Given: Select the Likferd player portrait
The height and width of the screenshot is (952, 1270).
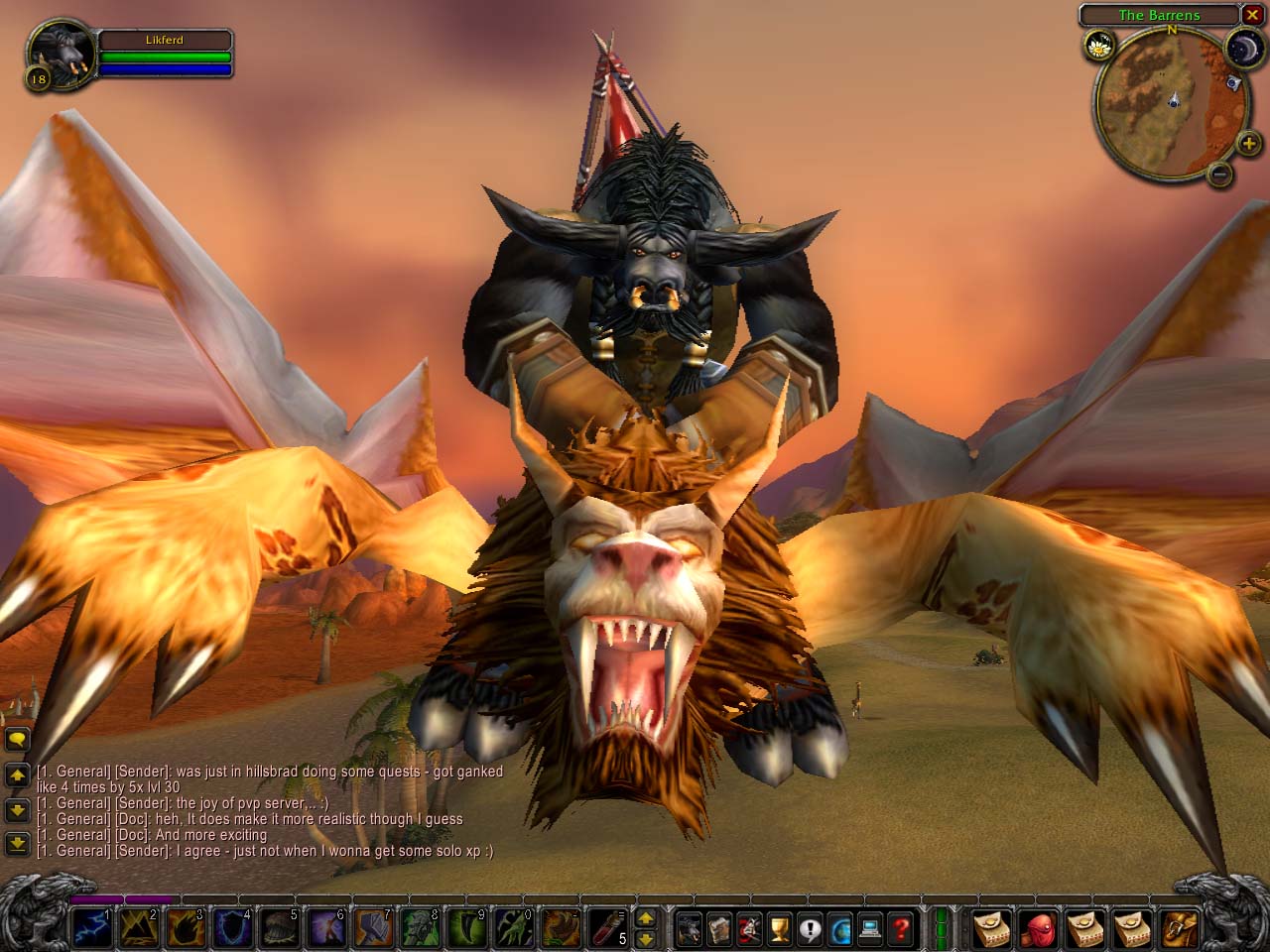Looking at the screenshot, I should [x=60, y=55].
